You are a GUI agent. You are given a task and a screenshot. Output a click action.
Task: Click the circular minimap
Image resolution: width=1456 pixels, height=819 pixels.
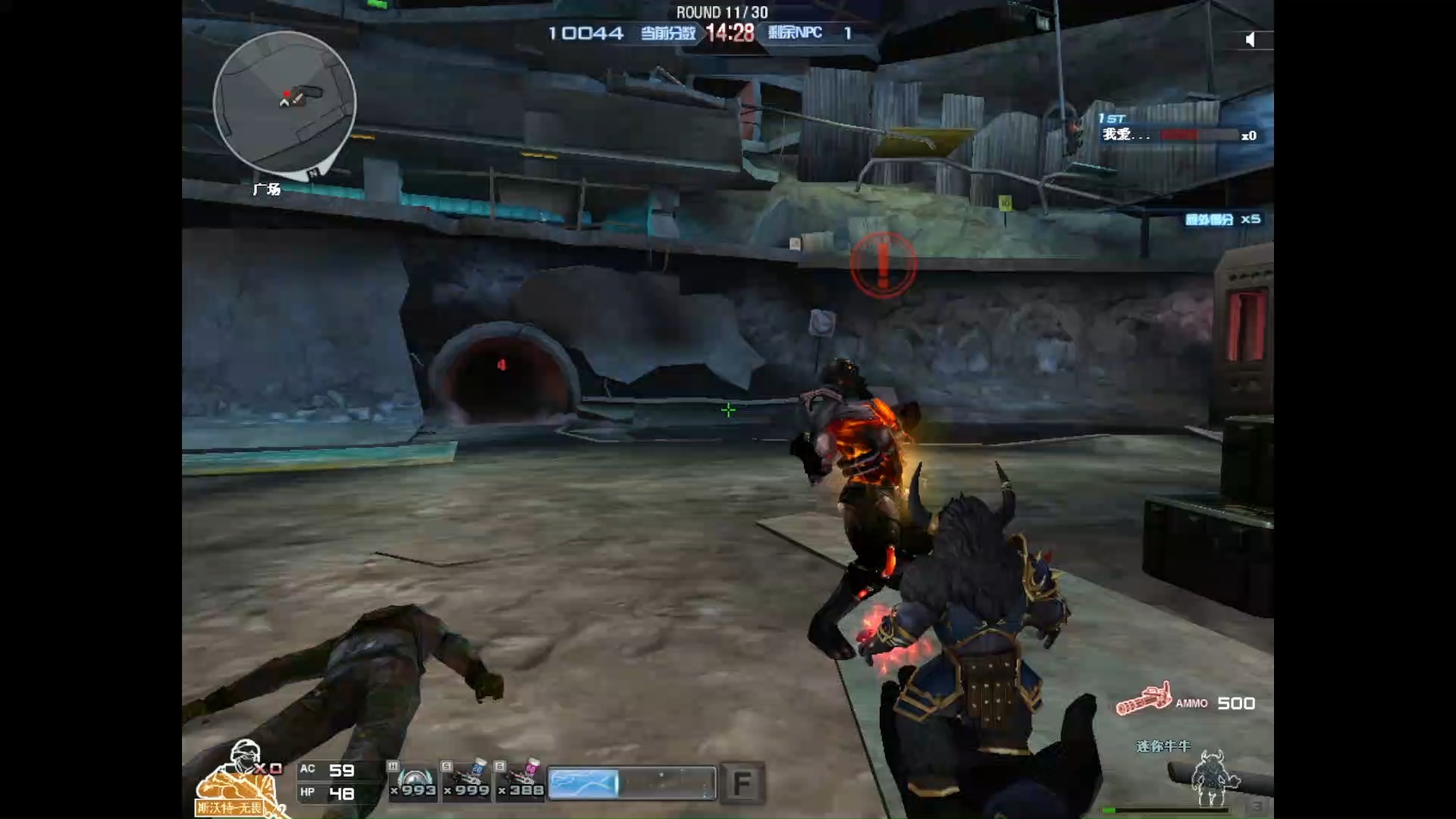[x=284, y=102]
